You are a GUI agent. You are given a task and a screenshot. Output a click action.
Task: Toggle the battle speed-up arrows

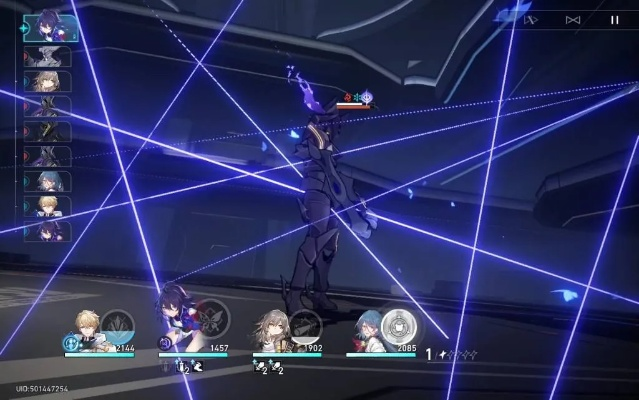pos(573,19)
